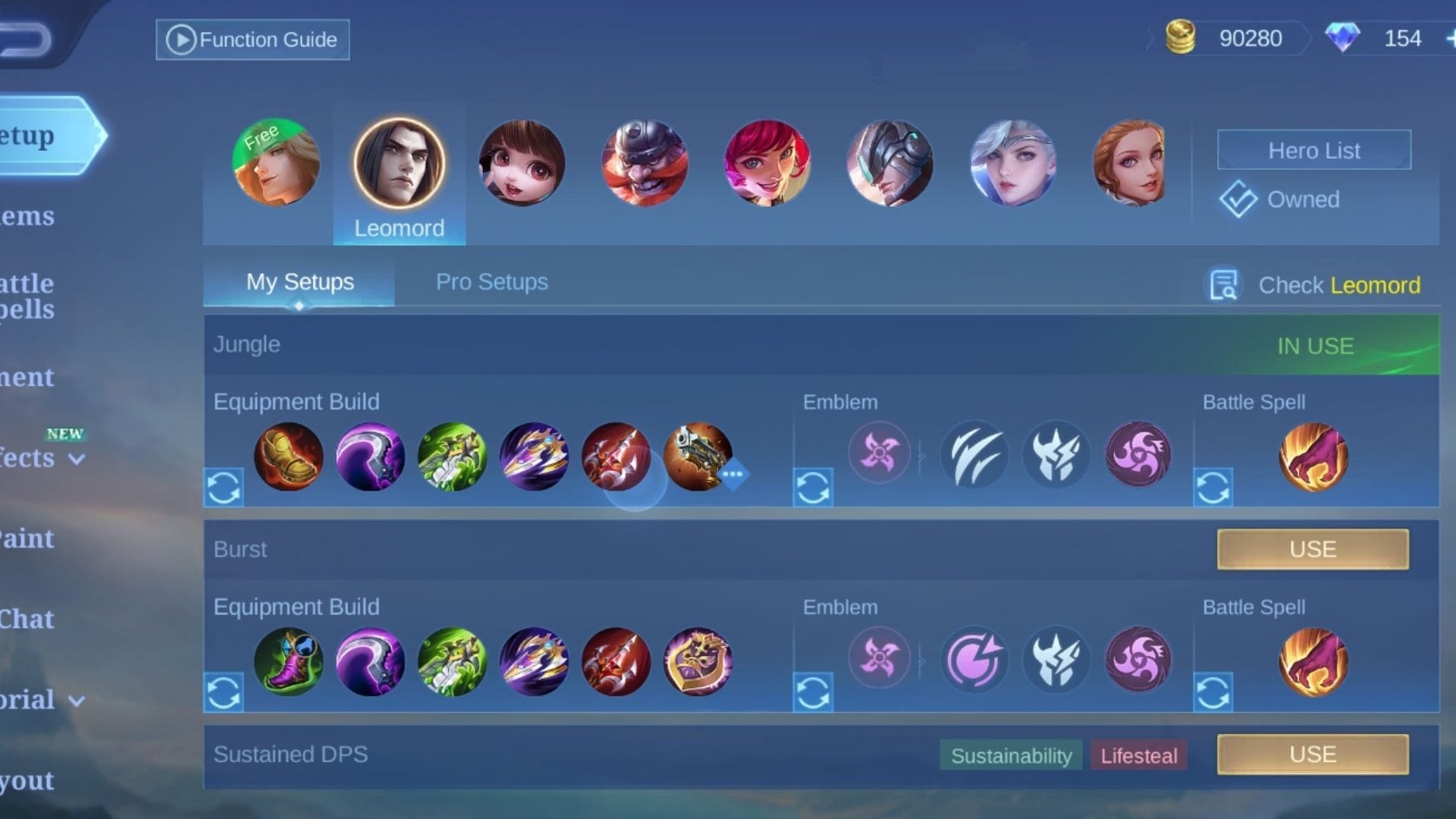Refresh the Jungle emblem selection

click(814, 488)
